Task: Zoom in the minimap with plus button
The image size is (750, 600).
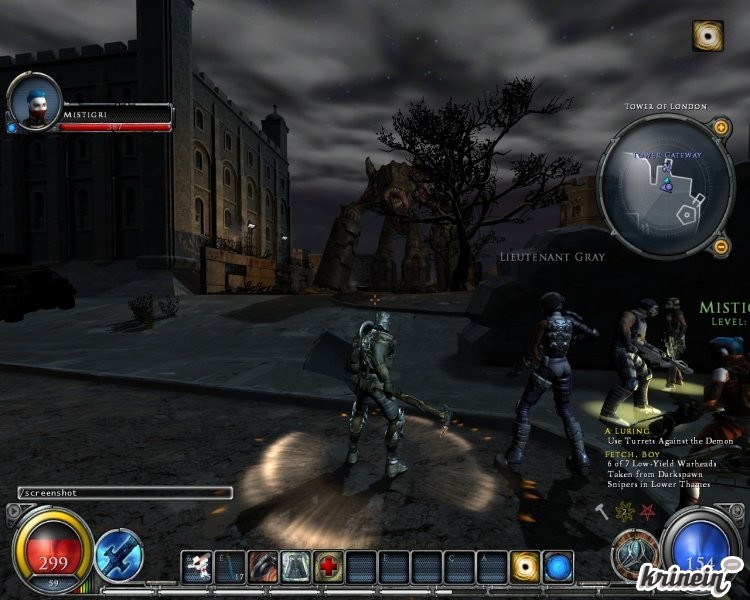Action: 720,128
